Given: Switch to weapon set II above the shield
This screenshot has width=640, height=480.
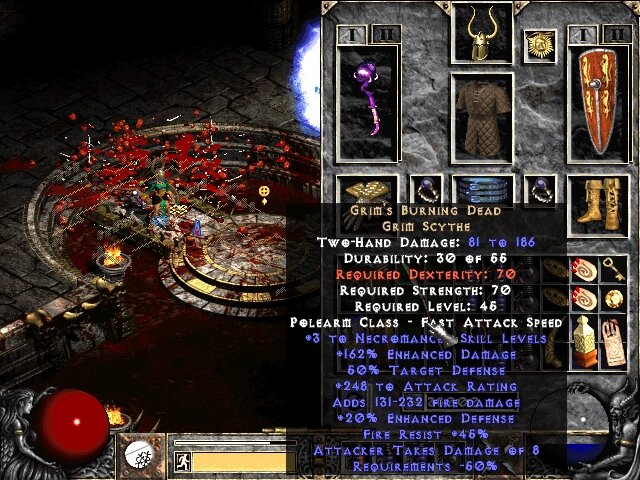Looking at the screenshot, I should click(615, 37).
